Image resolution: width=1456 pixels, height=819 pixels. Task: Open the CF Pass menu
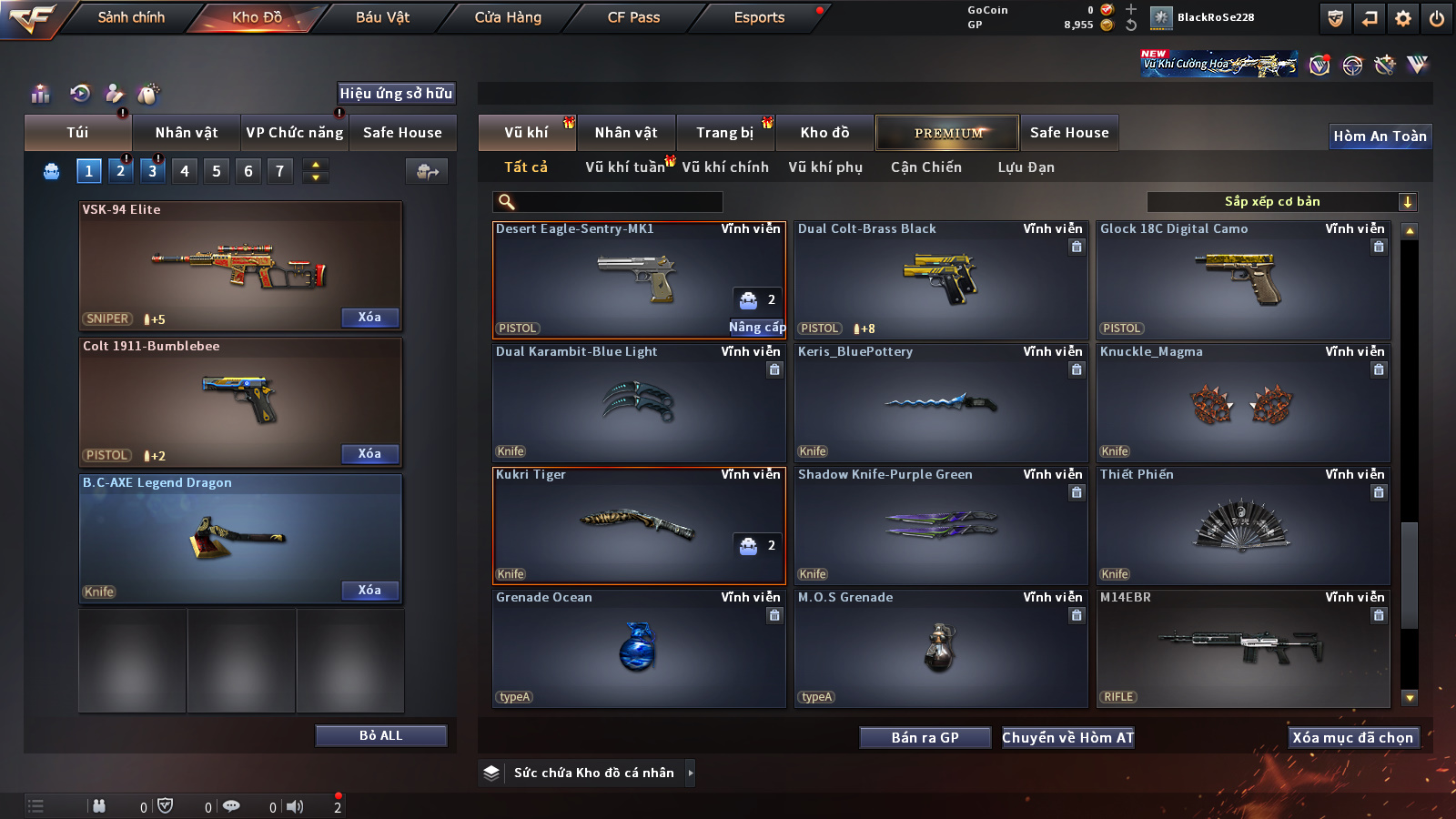point(633,17)
